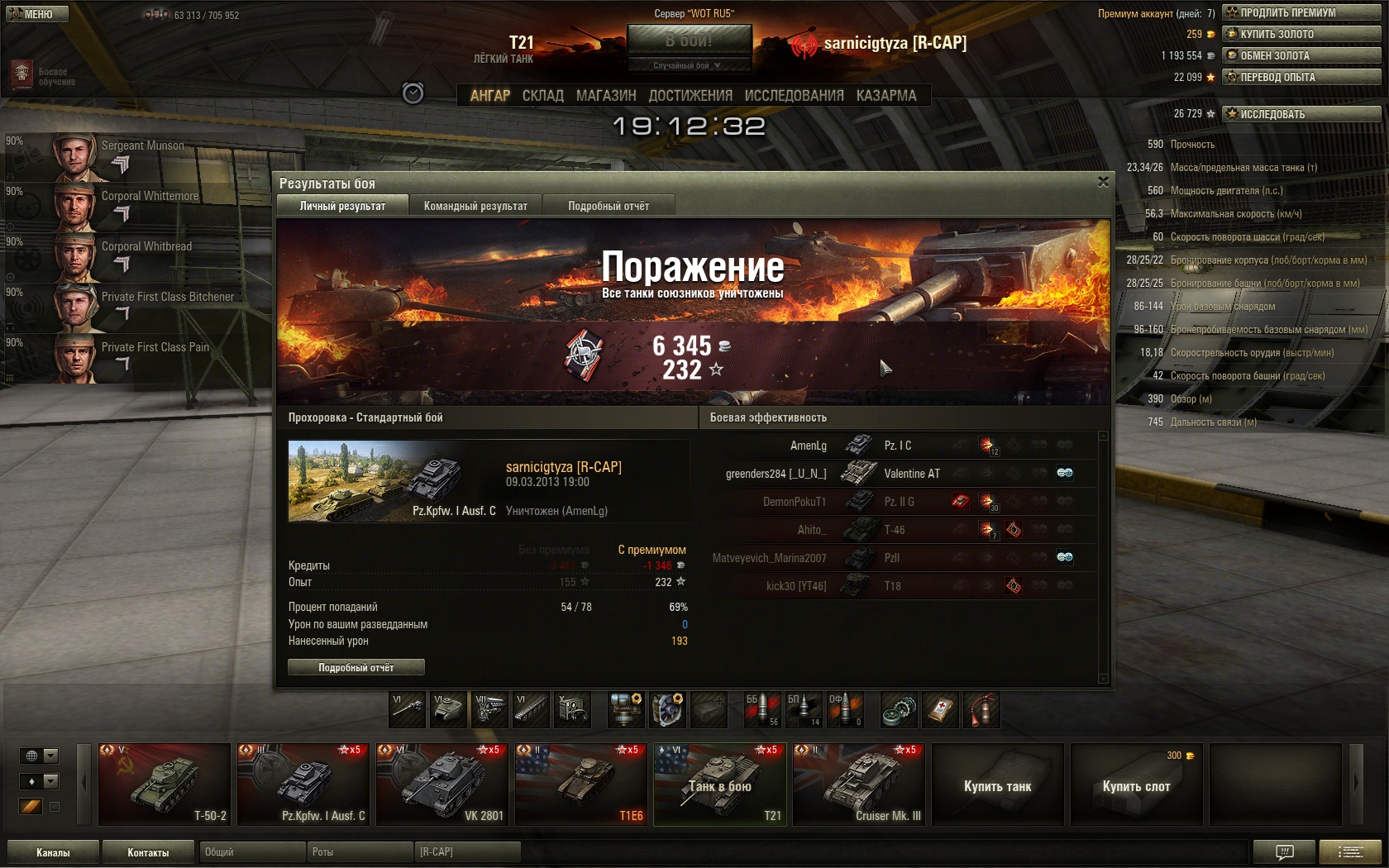Switch to the Командный результат tab

tap(475, 206)
